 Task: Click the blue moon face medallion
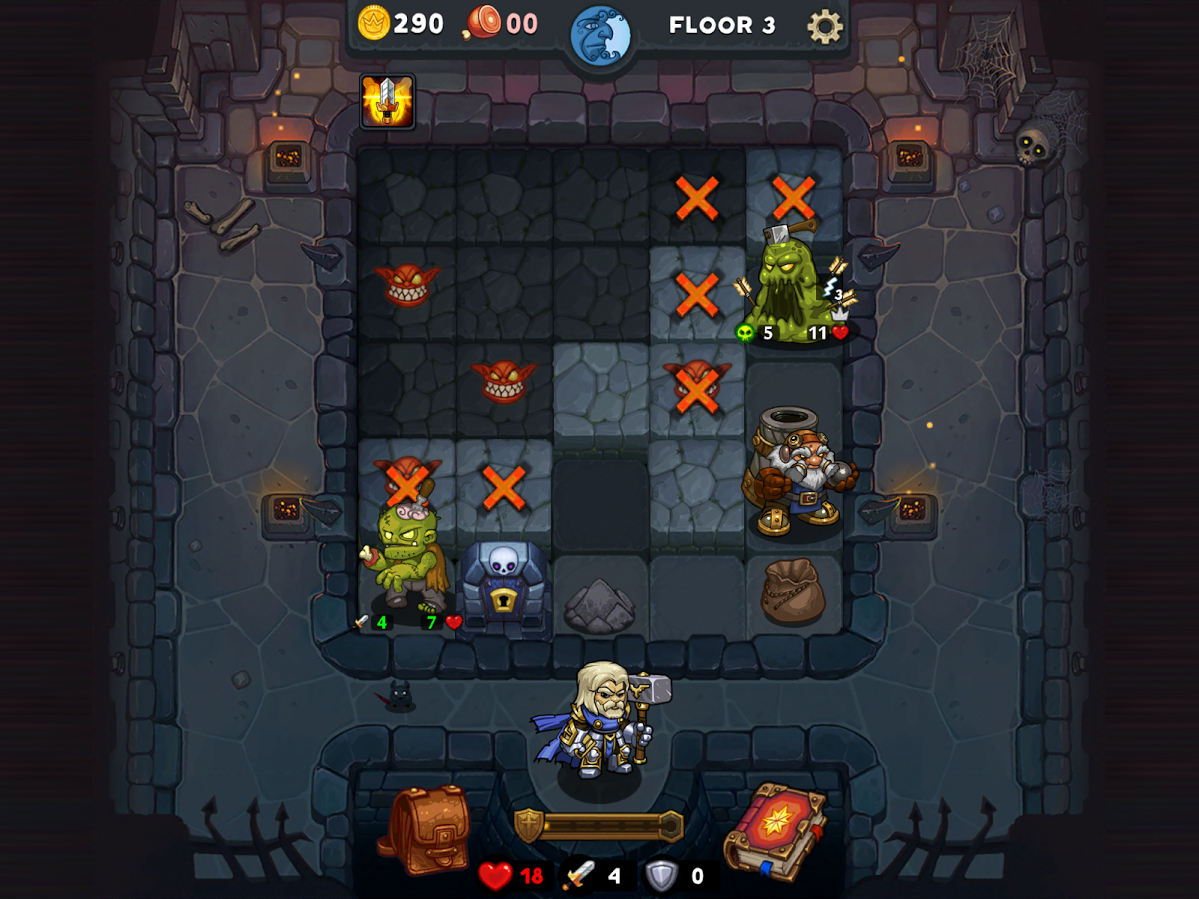click(x=601, y=36)
